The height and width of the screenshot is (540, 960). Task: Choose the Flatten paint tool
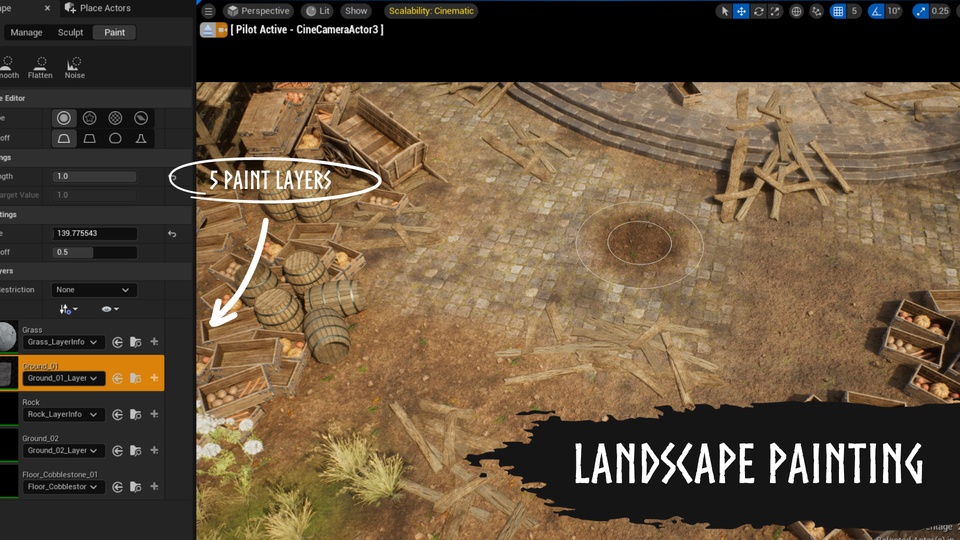40,67
